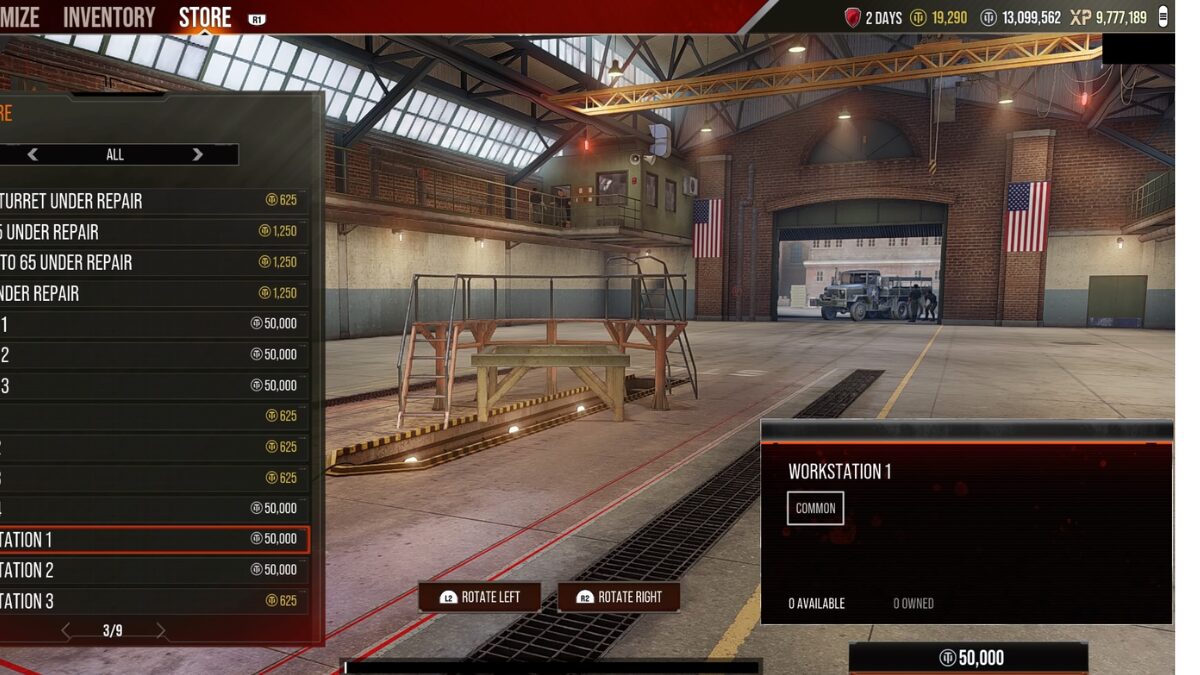Choose the 'To 65 Under Repair' row
This screenshot has height=675, width=1200.
pos(150,263)
